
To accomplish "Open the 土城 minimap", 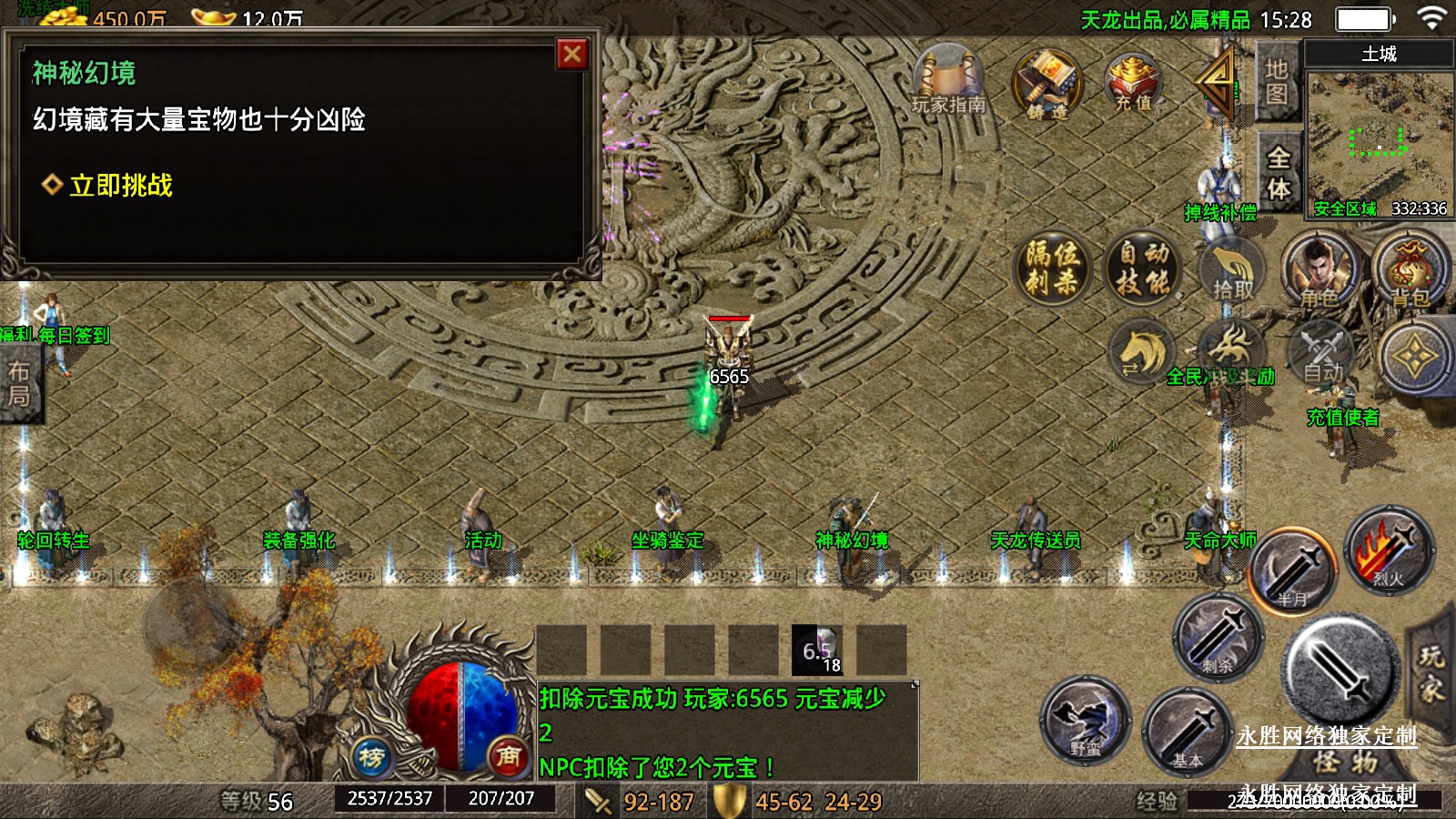I will (1378, 136).
